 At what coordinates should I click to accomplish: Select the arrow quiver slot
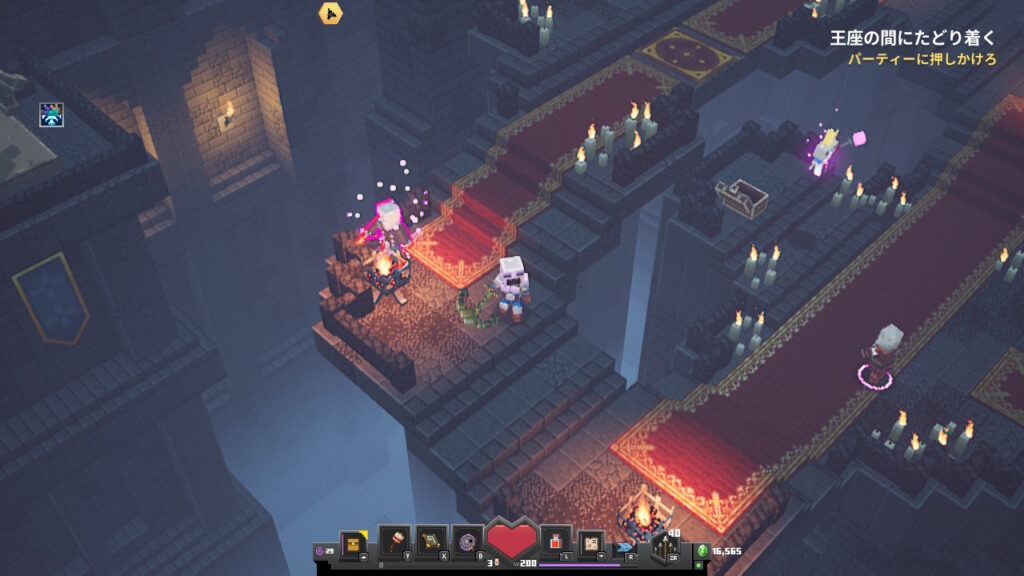[x=665, y=546]
